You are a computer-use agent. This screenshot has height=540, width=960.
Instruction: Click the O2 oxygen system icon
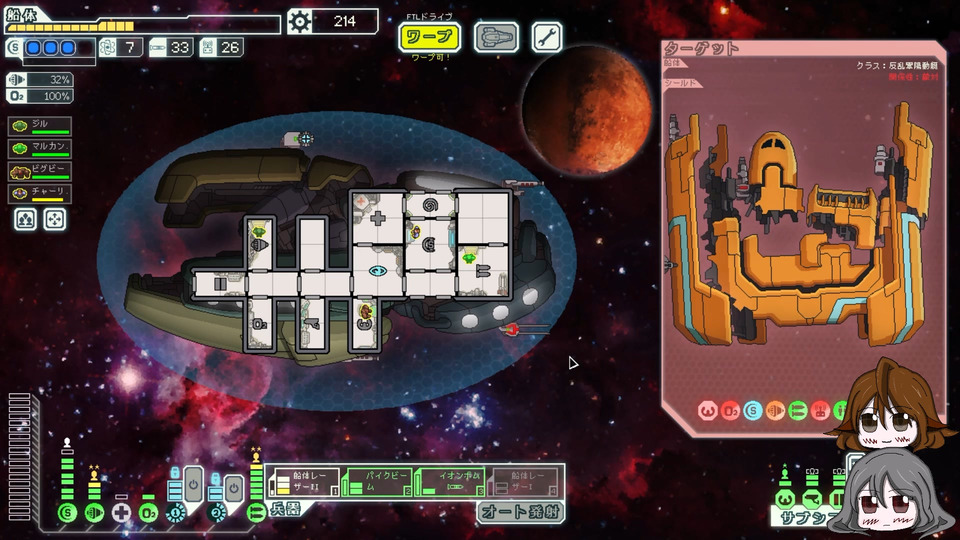148,513
